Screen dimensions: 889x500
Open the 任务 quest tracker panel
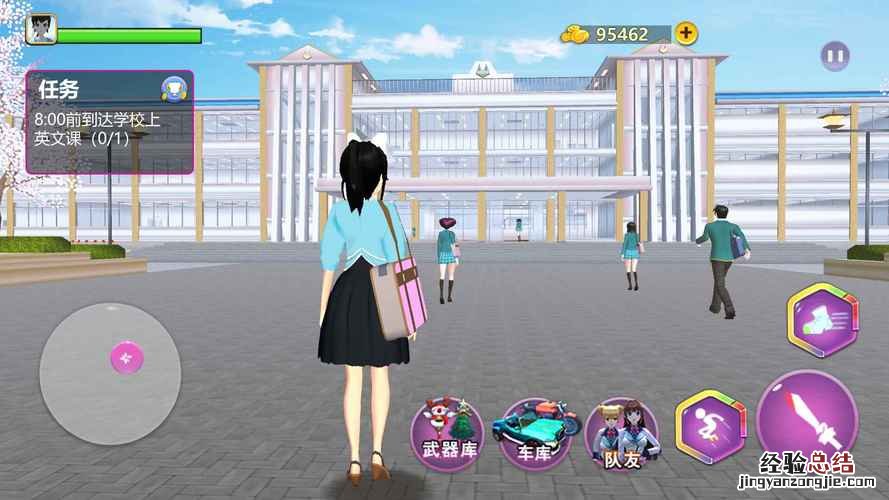108,121
